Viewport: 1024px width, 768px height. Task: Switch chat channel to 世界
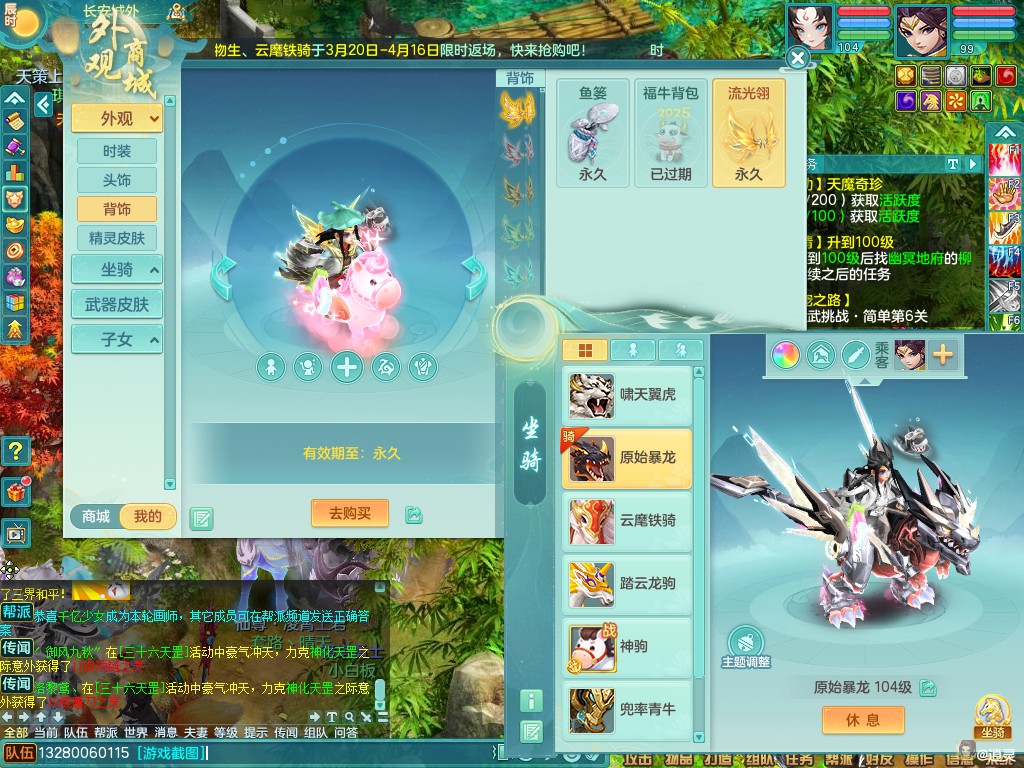pos(136,733)
